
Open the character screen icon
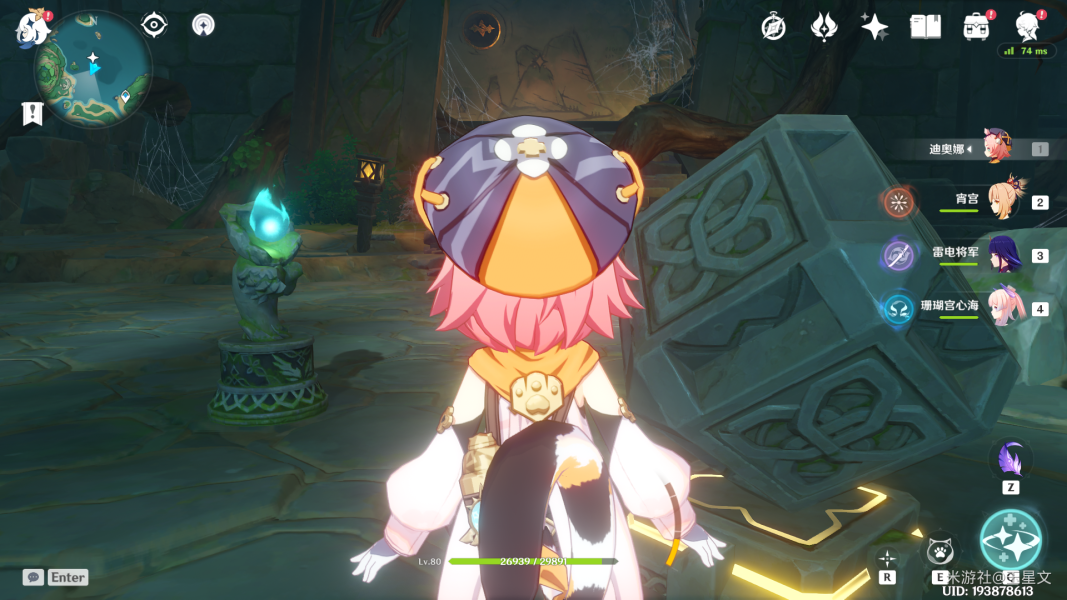coord(1027,25)
